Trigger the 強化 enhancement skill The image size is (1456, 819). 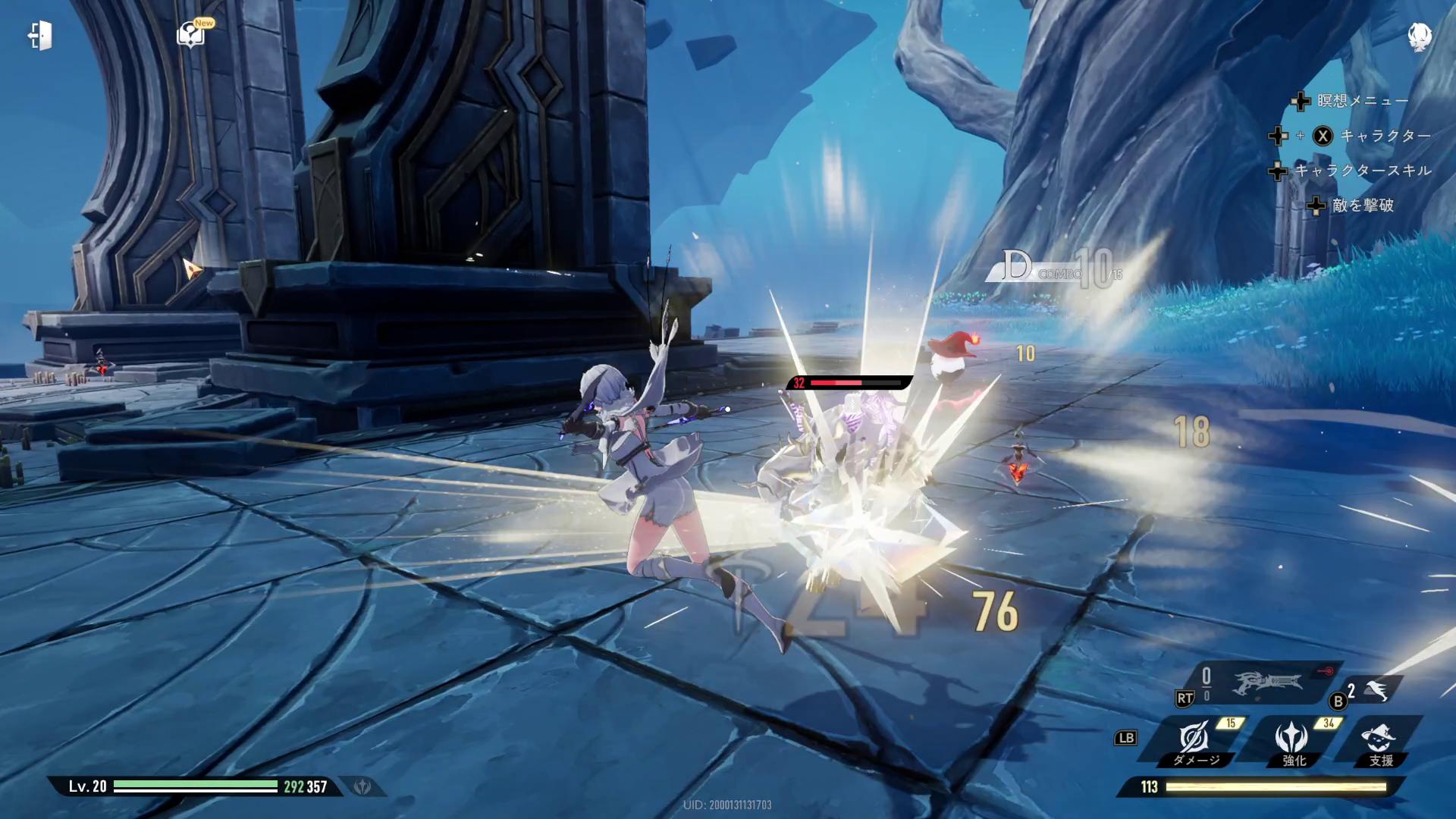click(x=1291, y=741)
